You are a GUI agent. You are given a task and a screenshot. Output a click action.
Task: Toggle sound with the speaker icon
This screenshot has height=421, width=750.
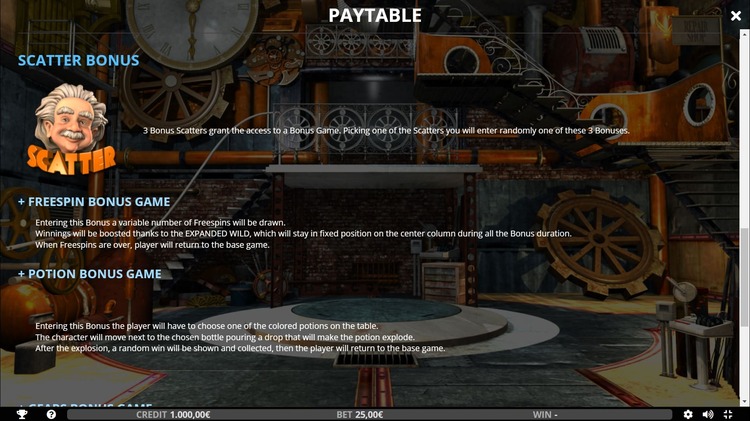(708, 414)
